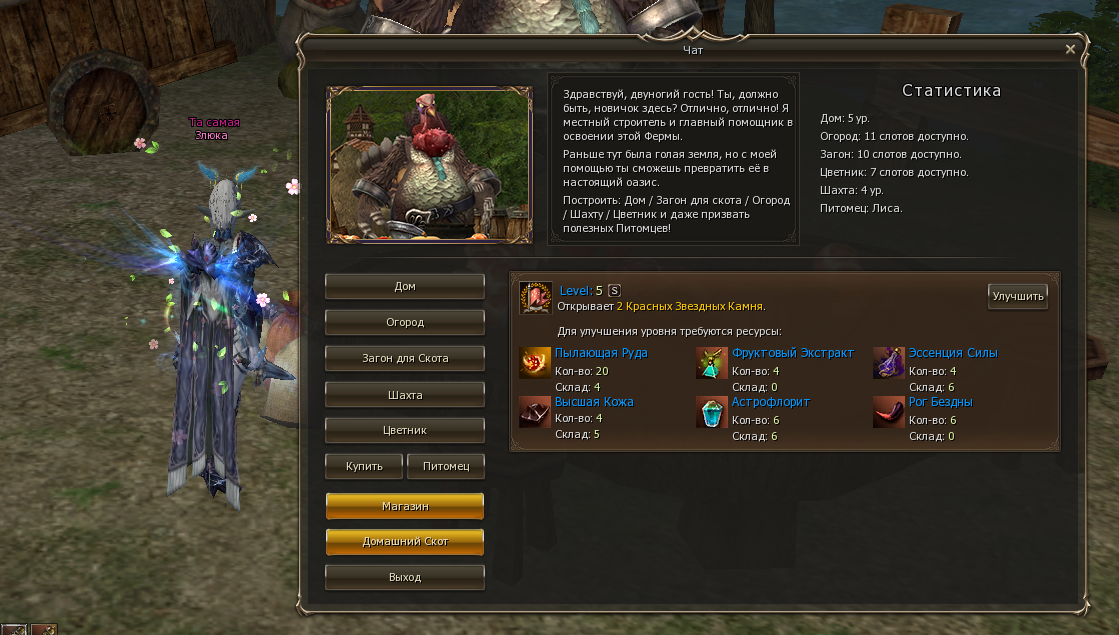Click the 2 Красных Звездных Камня link

click(690, 306)
